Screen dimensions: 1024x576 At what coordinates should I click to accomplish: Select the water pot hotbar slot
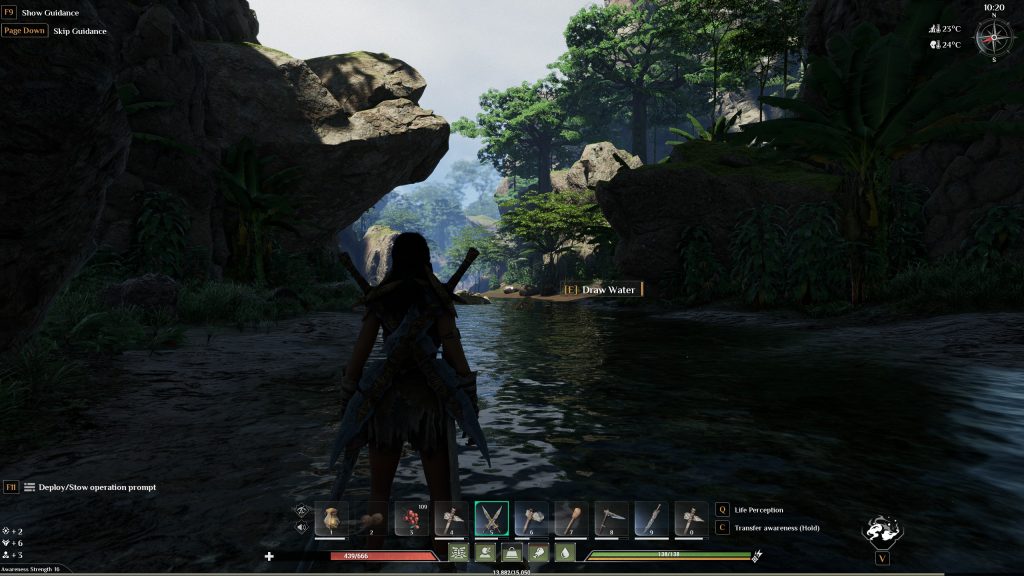coord(331,518)
